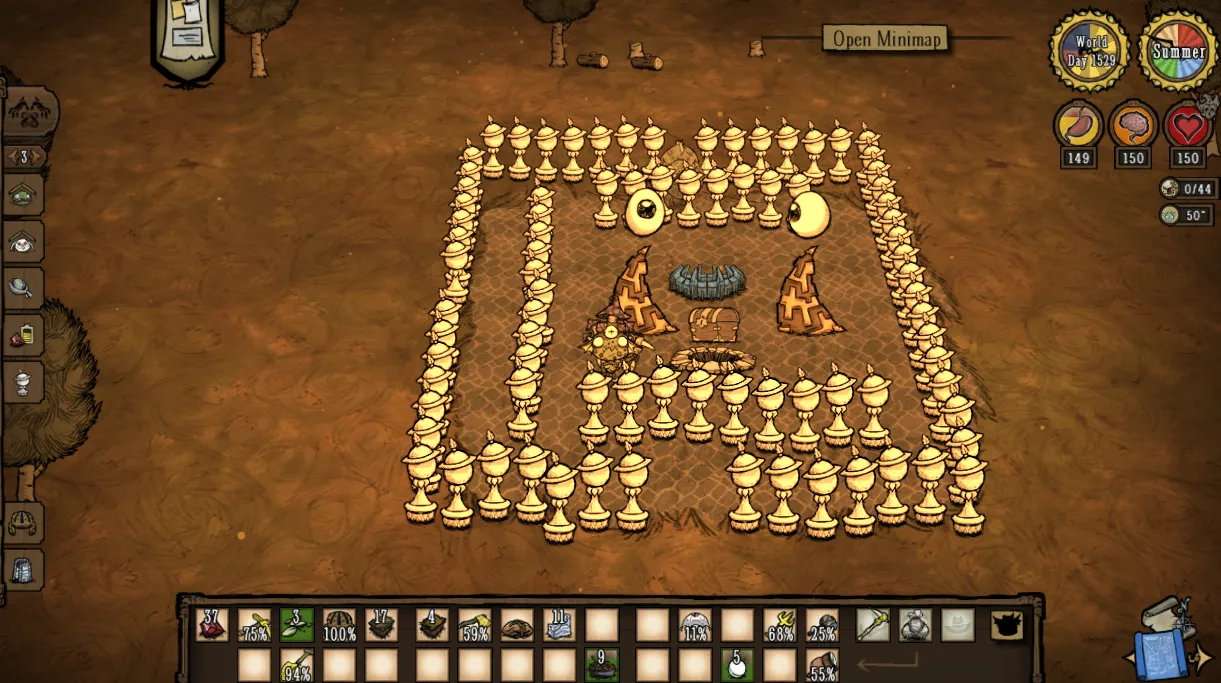Screen dimensions: 1221x683
Task: Select the green stack of 3 item
Action: click(296, 625)
